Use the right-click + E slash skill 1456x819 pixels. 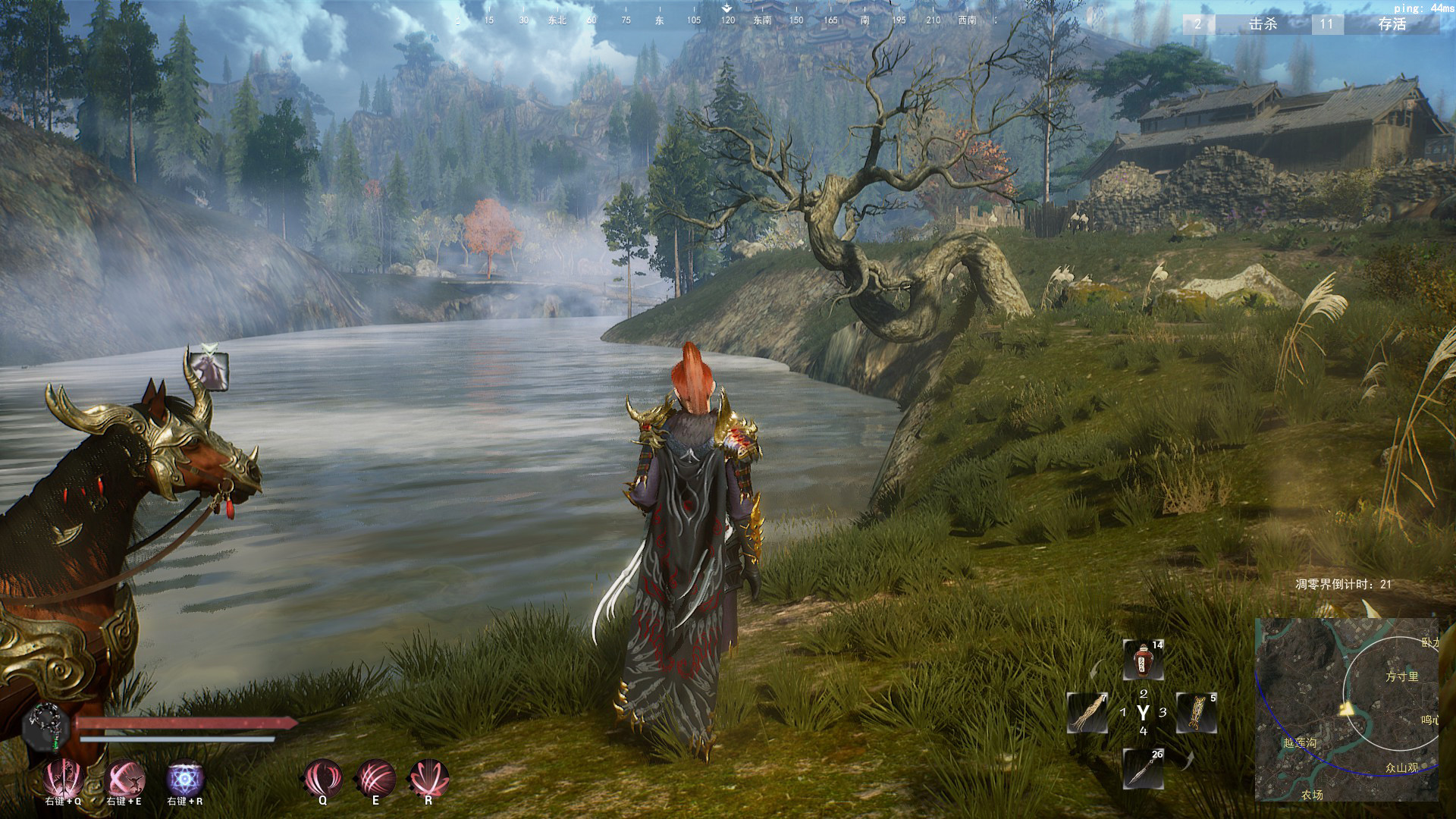click(x=124, y=778)
